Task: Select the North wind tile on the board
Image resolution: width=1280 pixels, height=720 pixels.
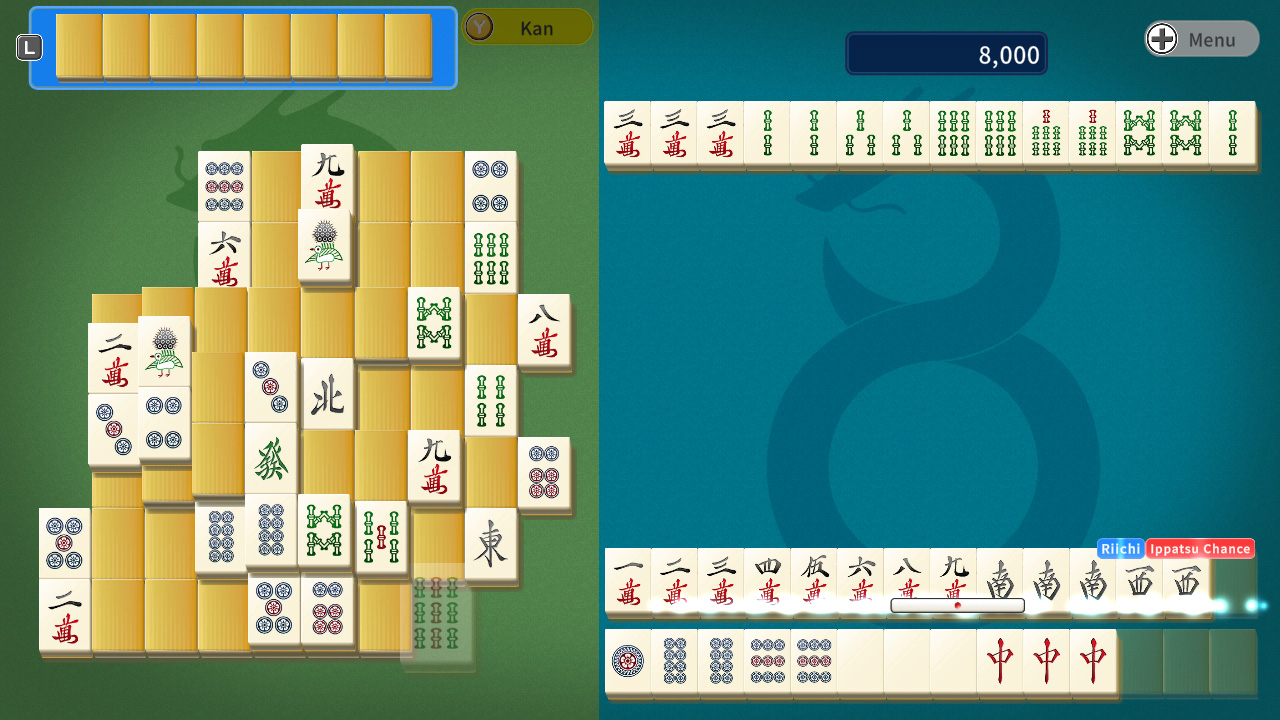Action: pos(328,393)
